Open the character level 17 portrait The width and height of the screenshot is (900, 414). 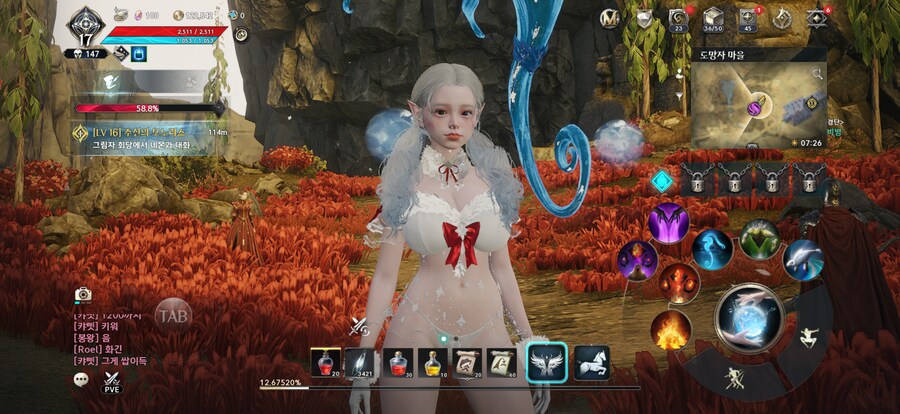pos(85,26)
